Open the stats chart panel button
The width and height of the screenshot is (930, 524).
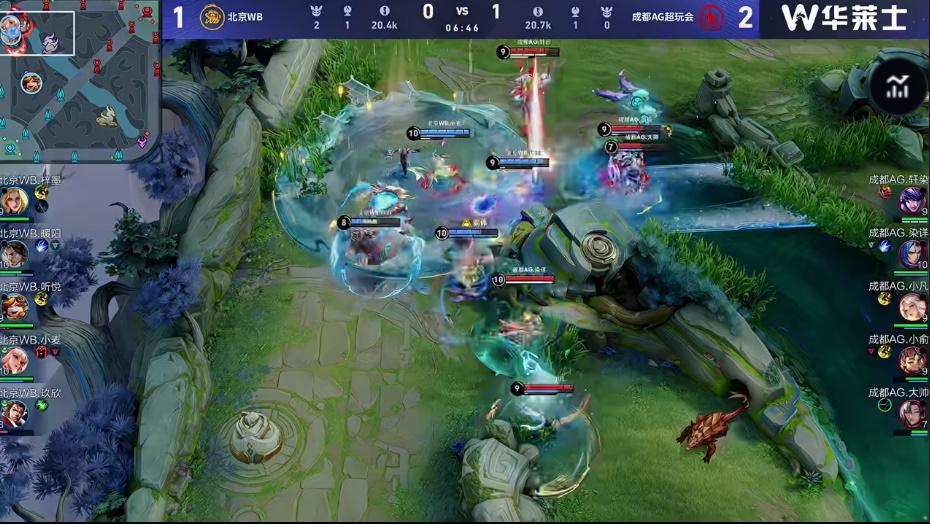pyautogui.click(x=897, y=88)
